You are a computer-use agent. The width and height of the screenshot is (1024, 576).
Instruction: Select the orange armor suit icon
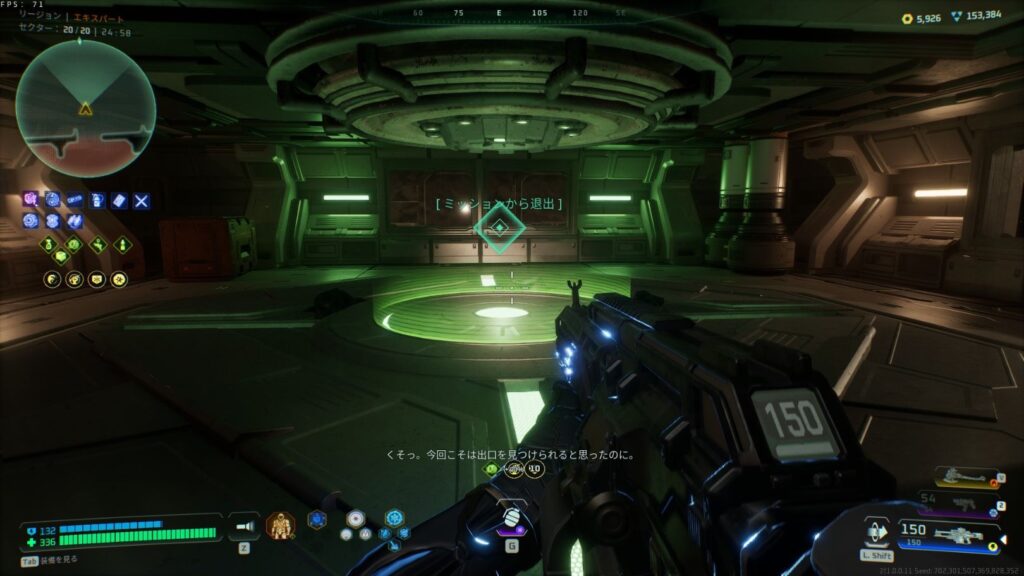pos(280,524)
